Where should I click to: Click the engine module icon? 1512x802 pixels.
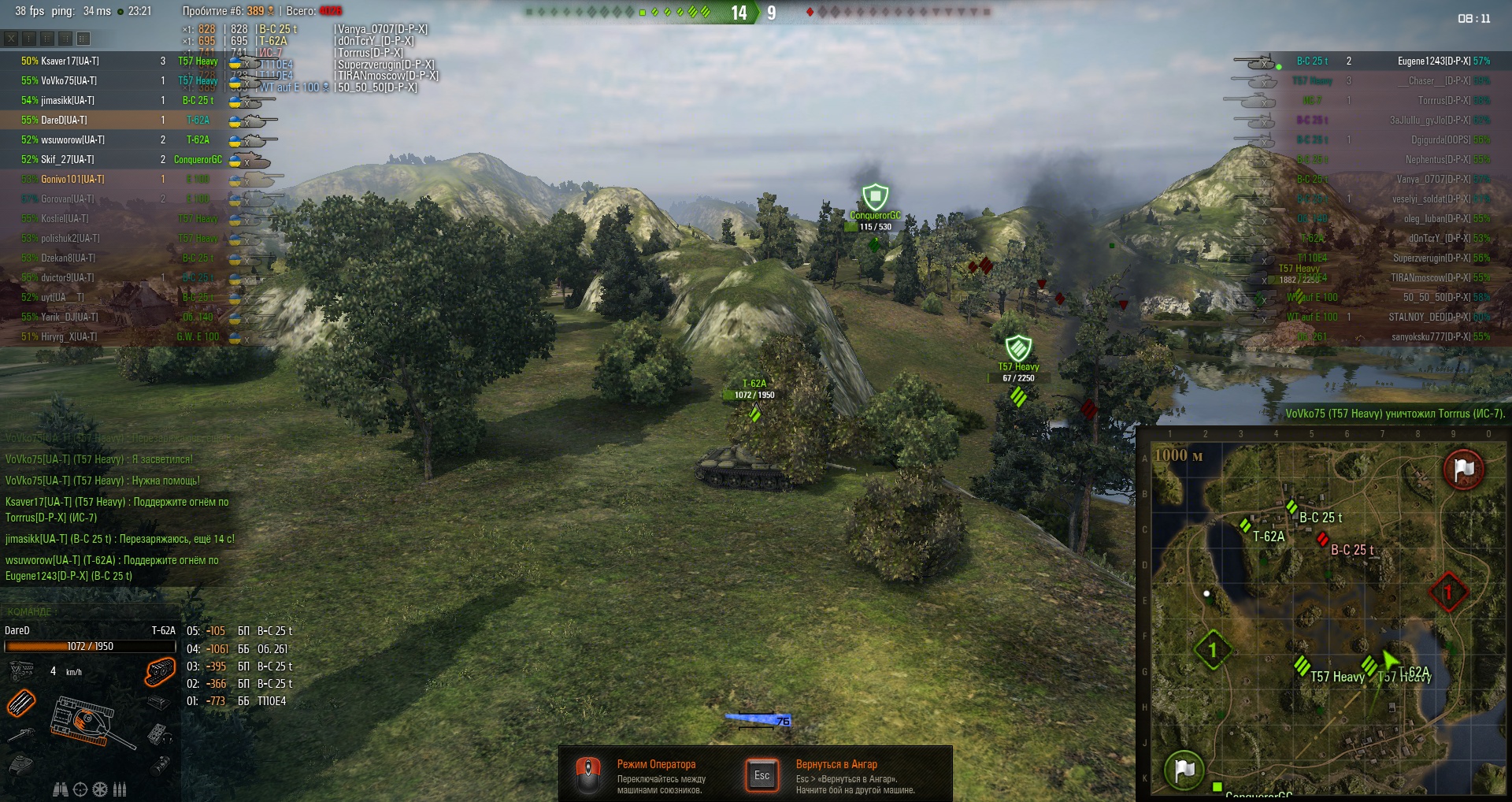click(21, 670)
